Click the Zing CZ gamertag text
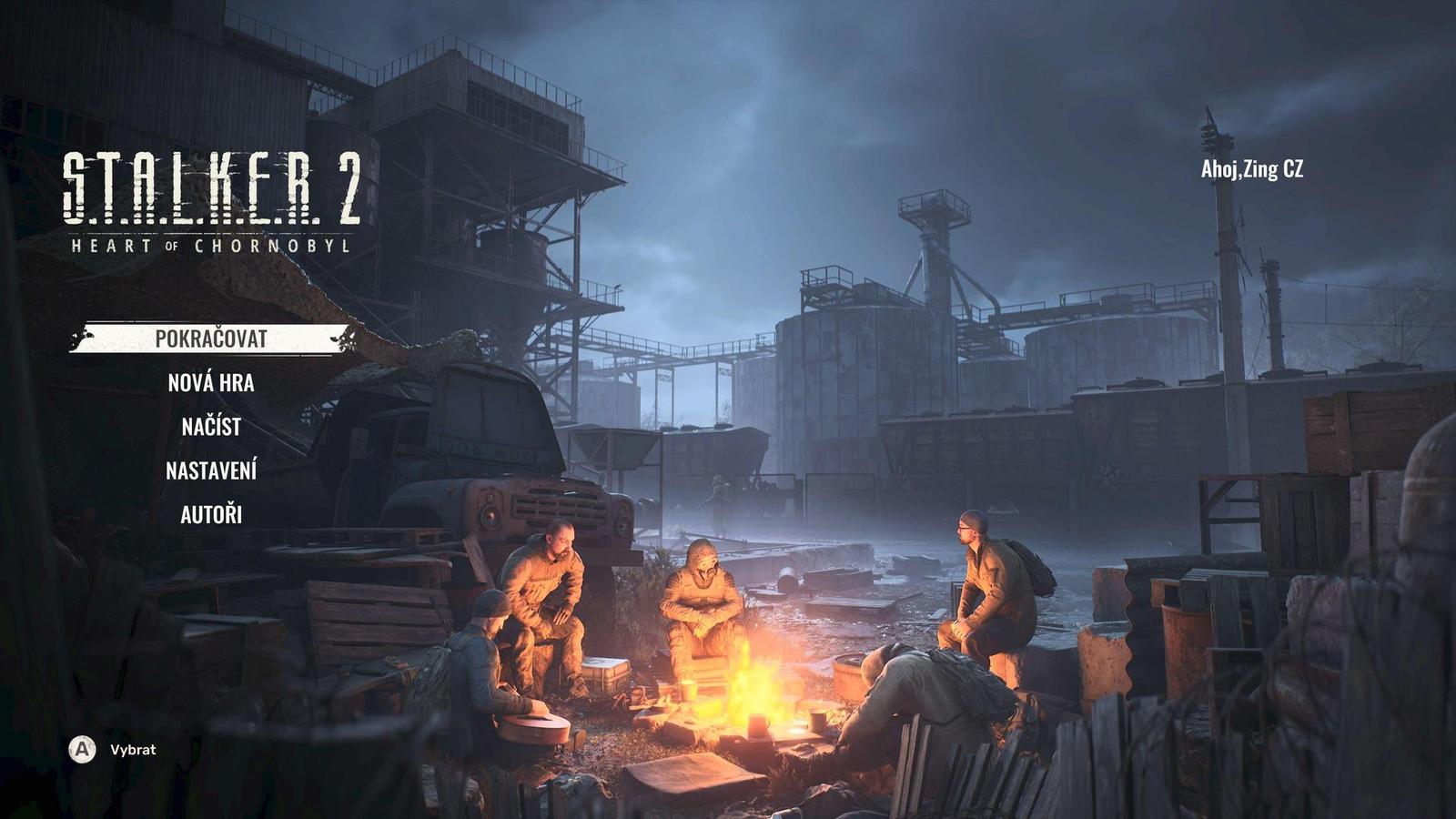Image resolution: width=1456 pixels, height=819 pixels. [1276, 167]
